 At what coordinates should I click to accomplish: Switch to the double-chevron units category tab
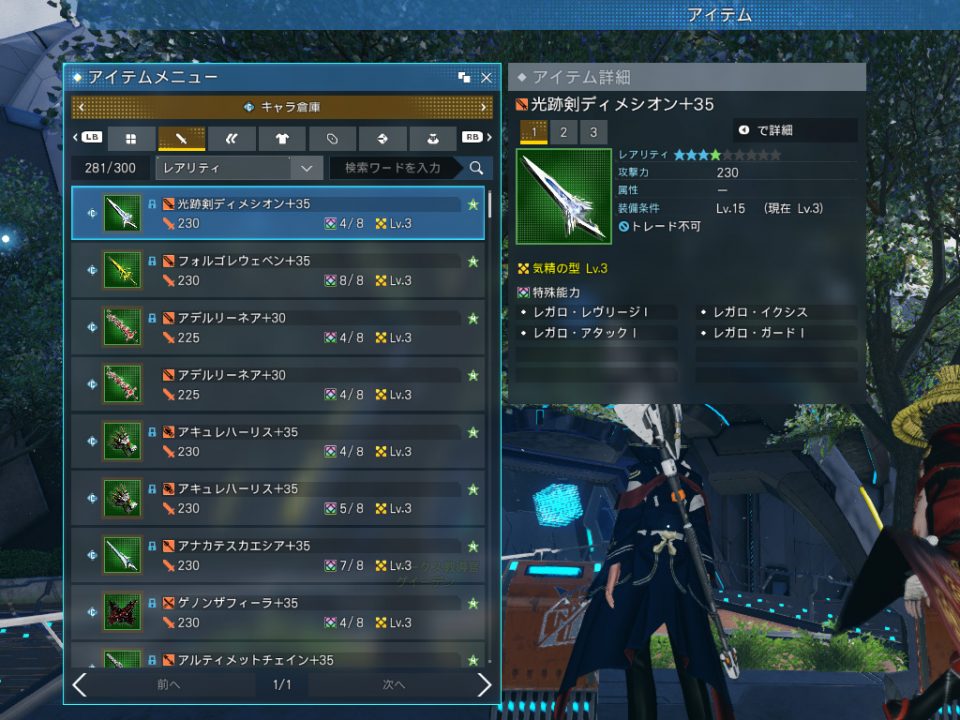(232, 138)
